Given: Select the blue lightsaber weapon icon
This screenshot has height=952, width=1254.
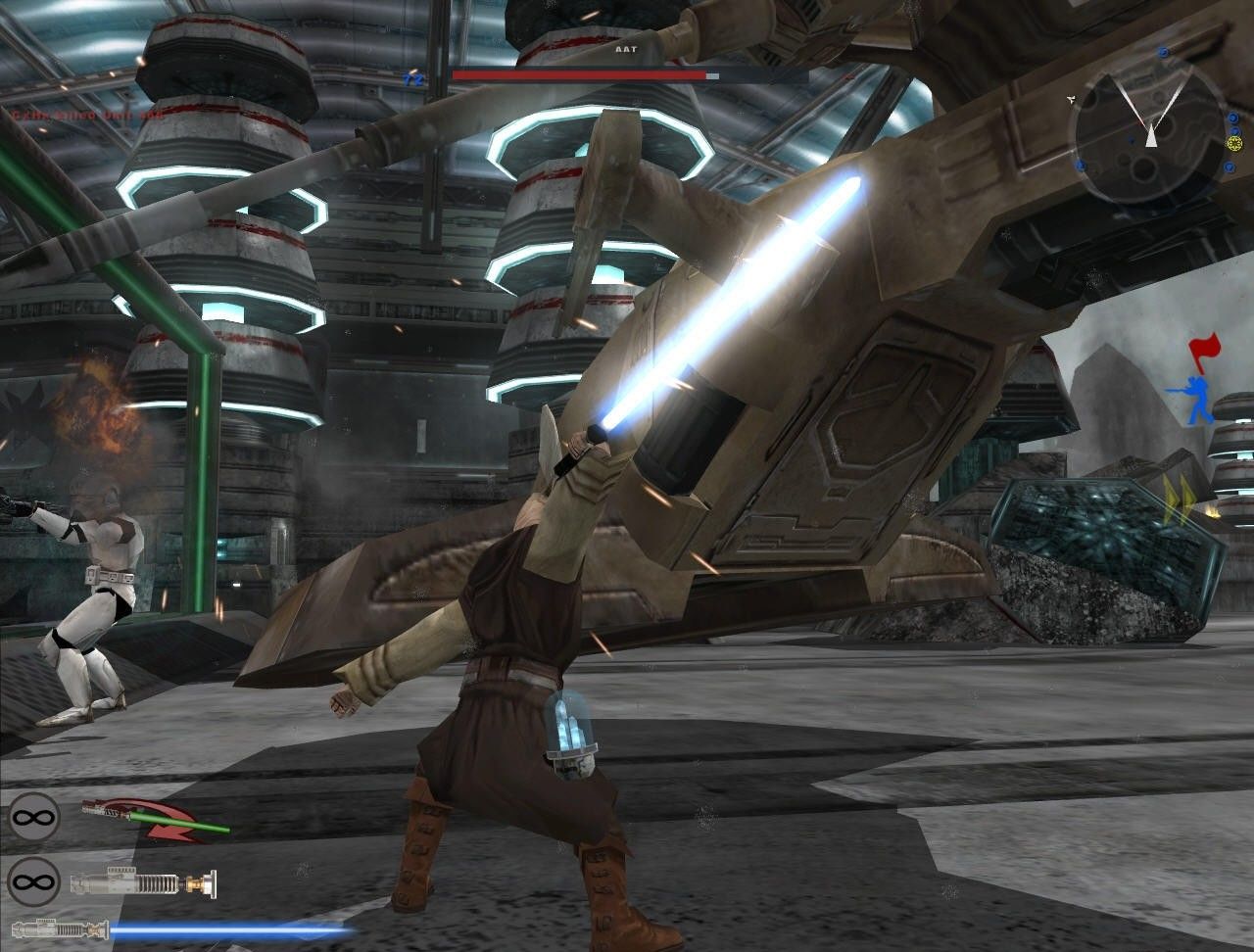Looking at the screenshot, I should pos(181,928).
